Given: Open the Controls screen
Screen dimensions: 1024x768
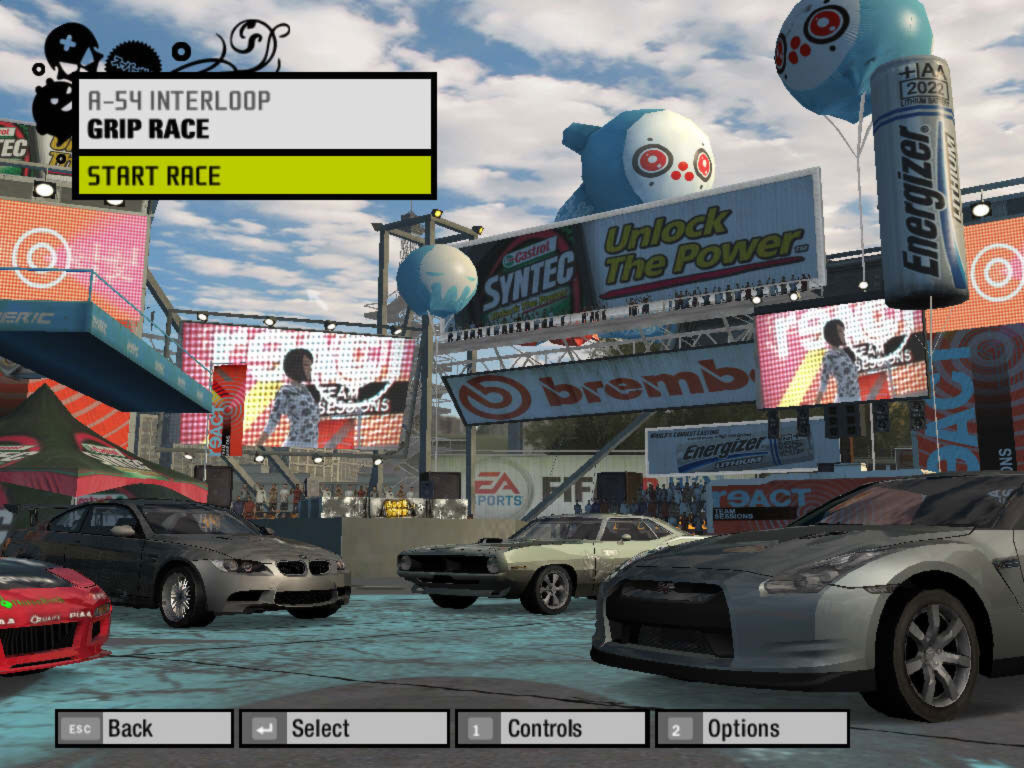Looking at the screenshot, I should click(x=550, y=728).
